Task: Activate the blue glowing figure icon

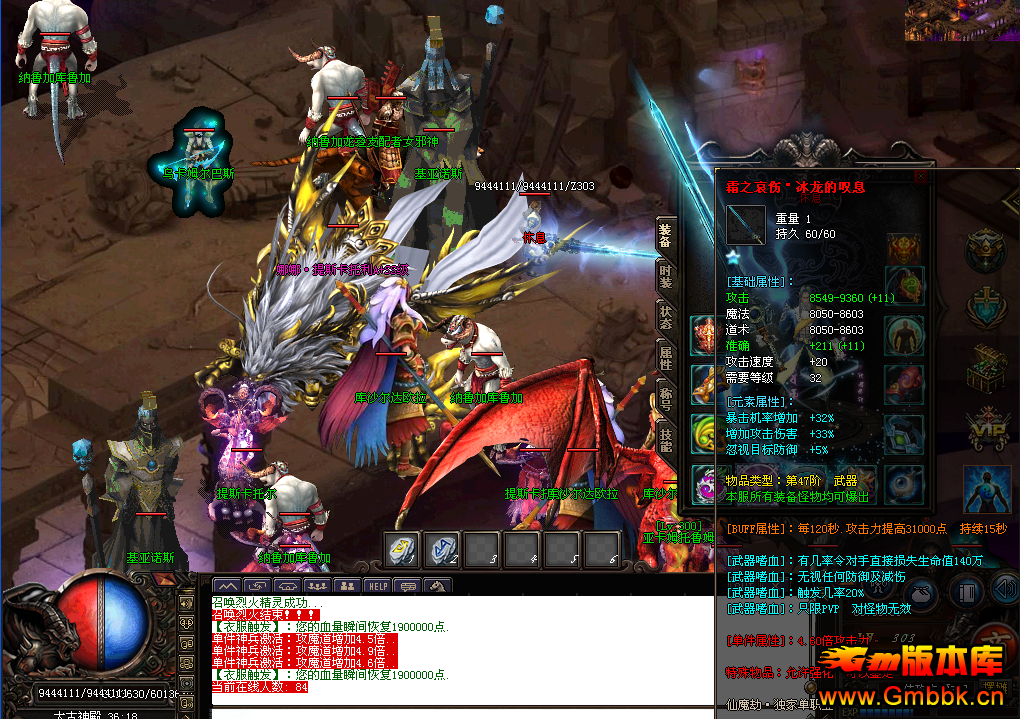Action: [985, 490]
